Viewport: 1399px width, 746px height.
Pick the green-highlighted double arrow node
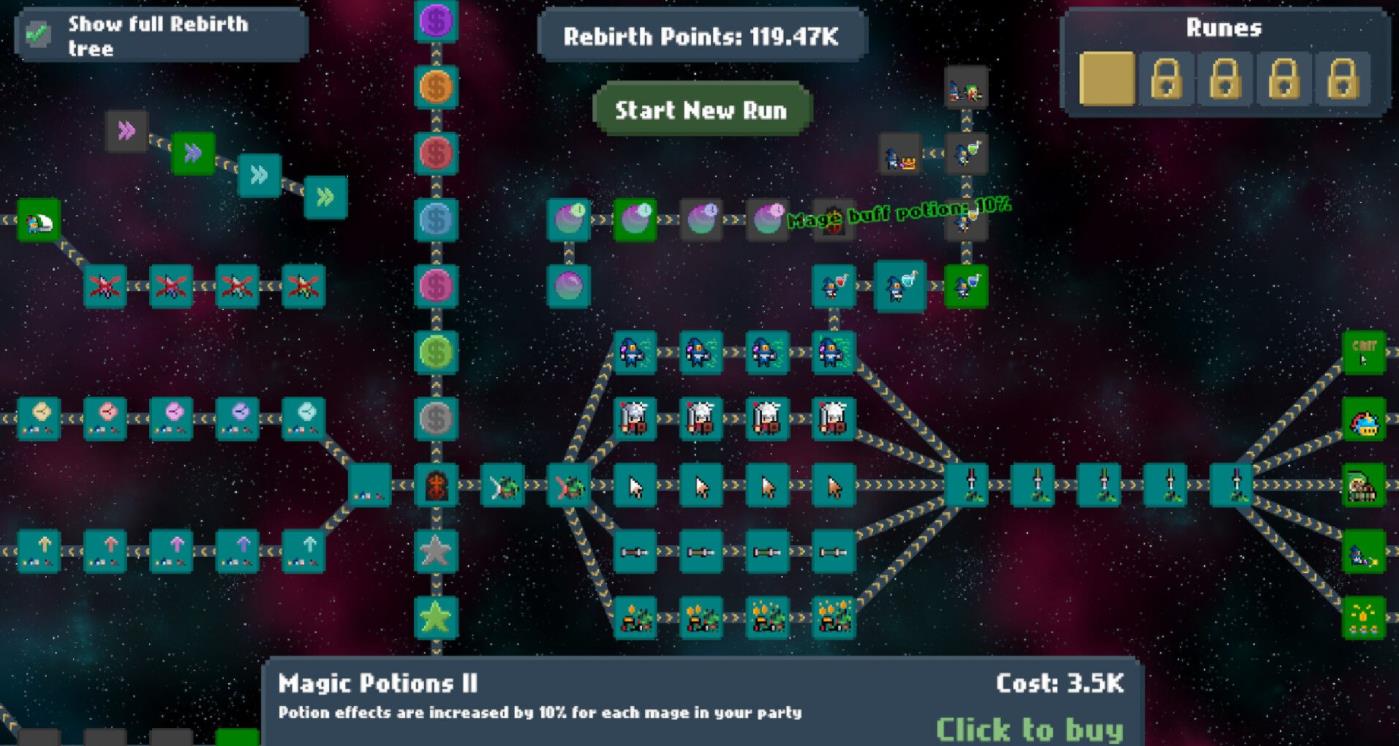pyautogui.click(x=193, y=153)
